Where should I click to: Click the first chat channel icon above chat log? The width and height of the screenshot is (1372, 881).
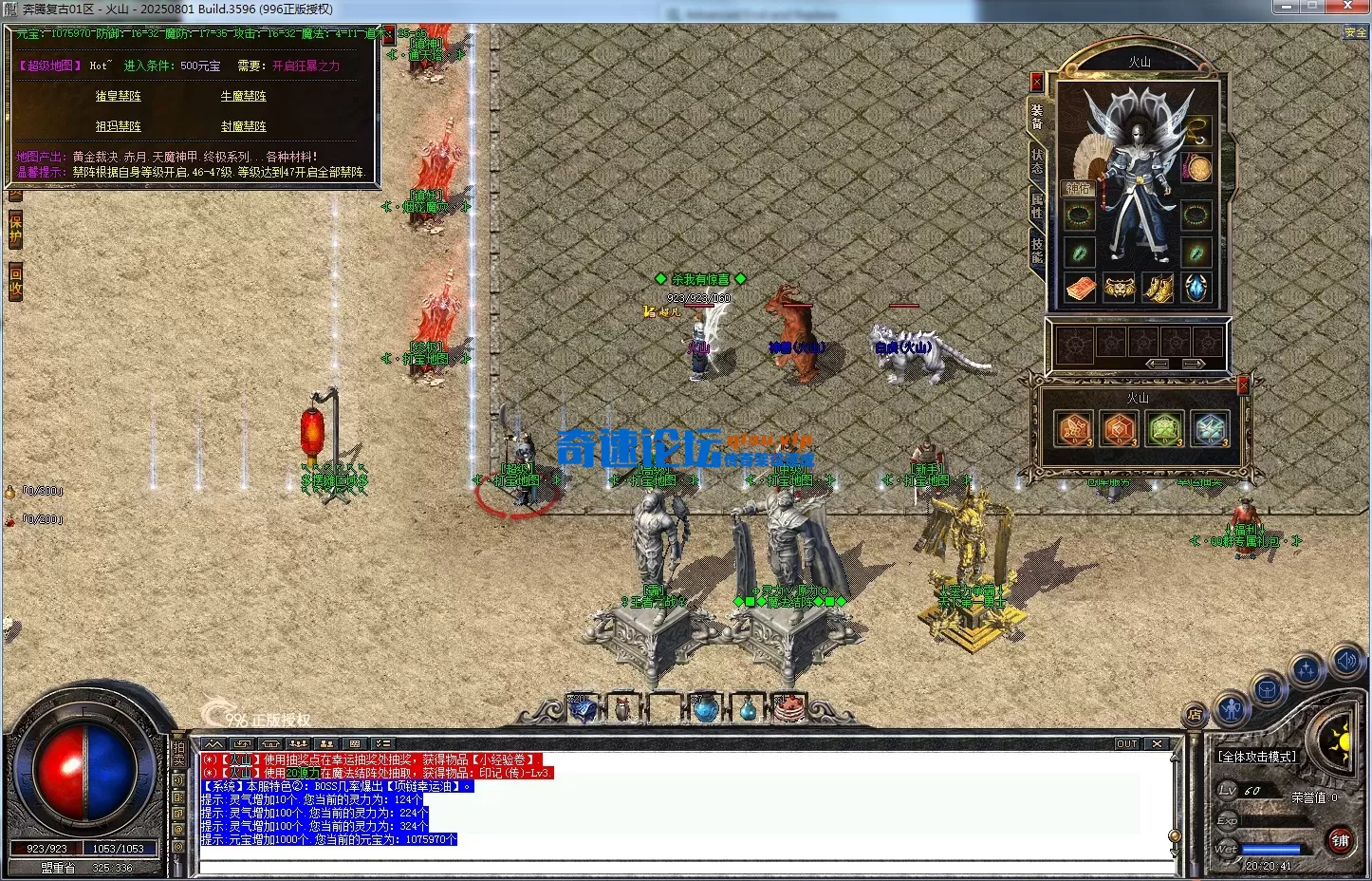[x=213, y=743]
